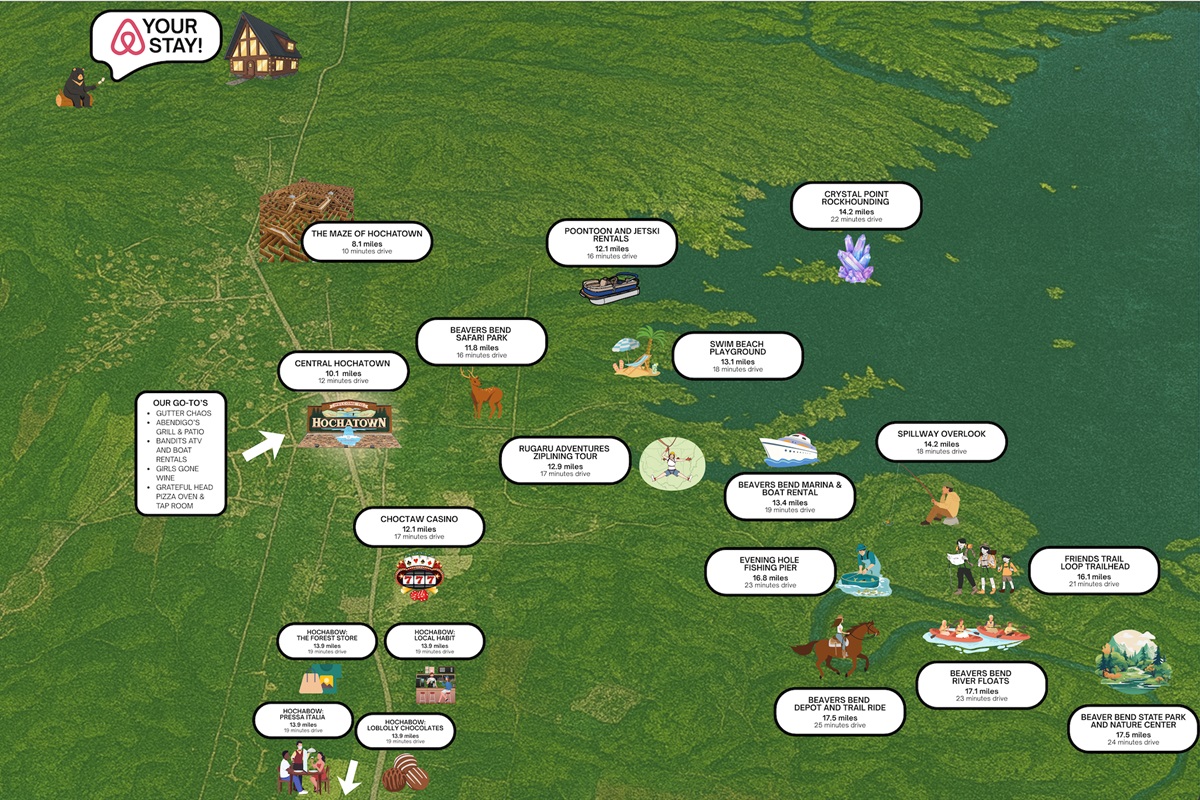Image resolution: width=1200 pixels, height=800 pixels.
Task: Select the Maze of Hochatown label
Action: point(367,241)
